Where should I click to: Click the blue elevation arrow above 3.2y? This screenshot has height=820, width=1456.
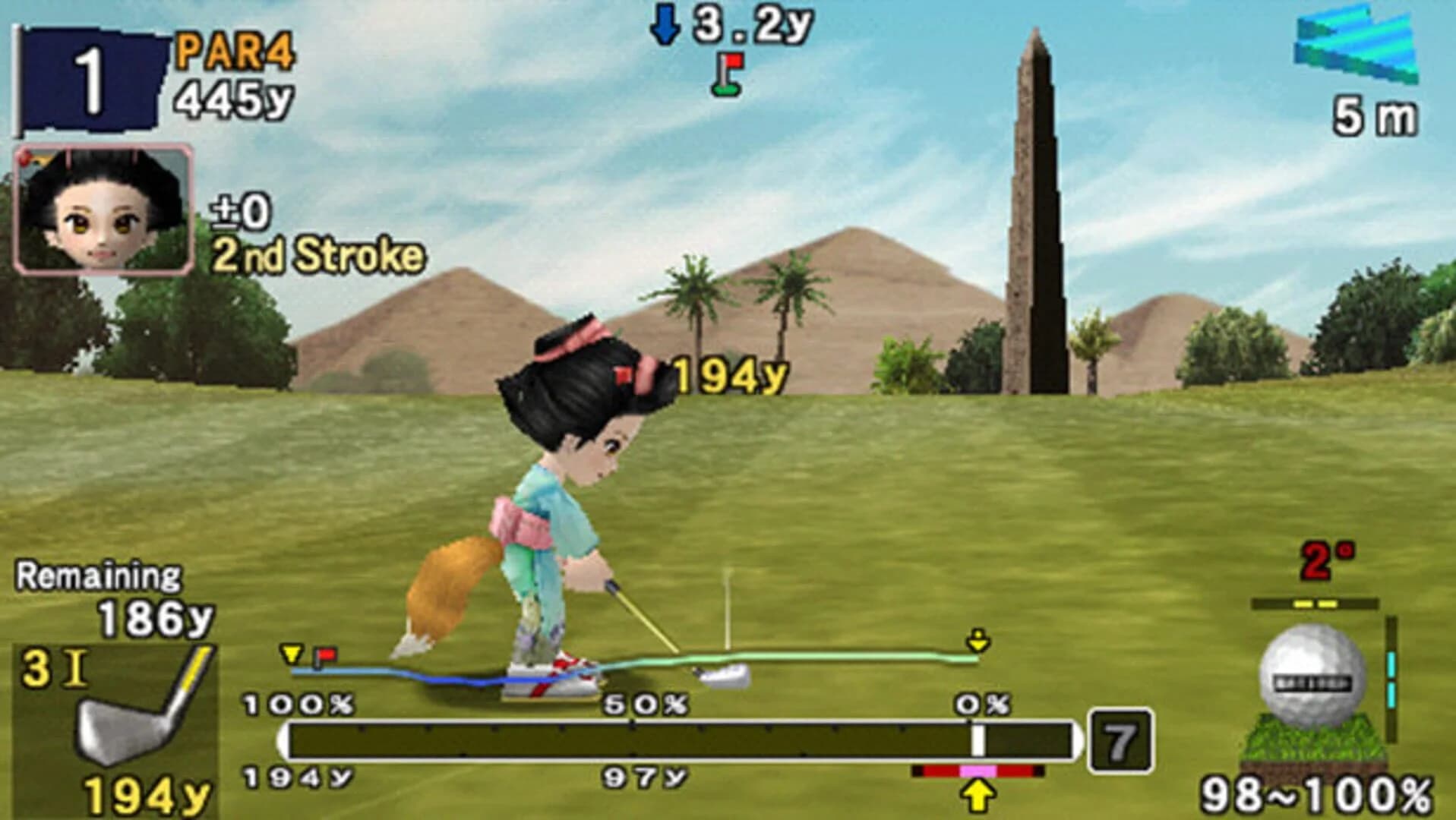[667, 23]
